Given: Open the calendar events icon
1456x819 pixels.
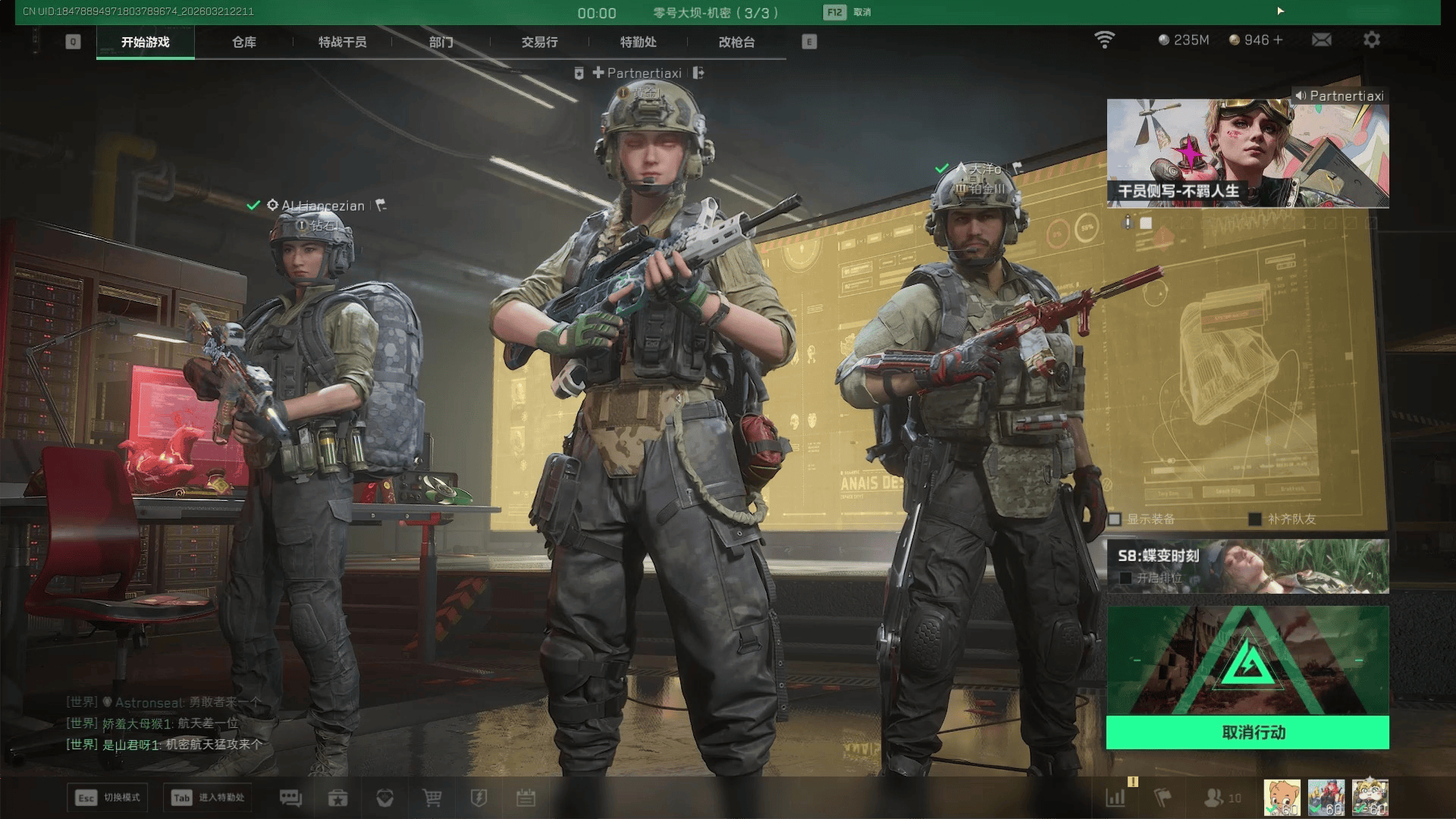Looking at the screenshot, I should pos(526,798).
